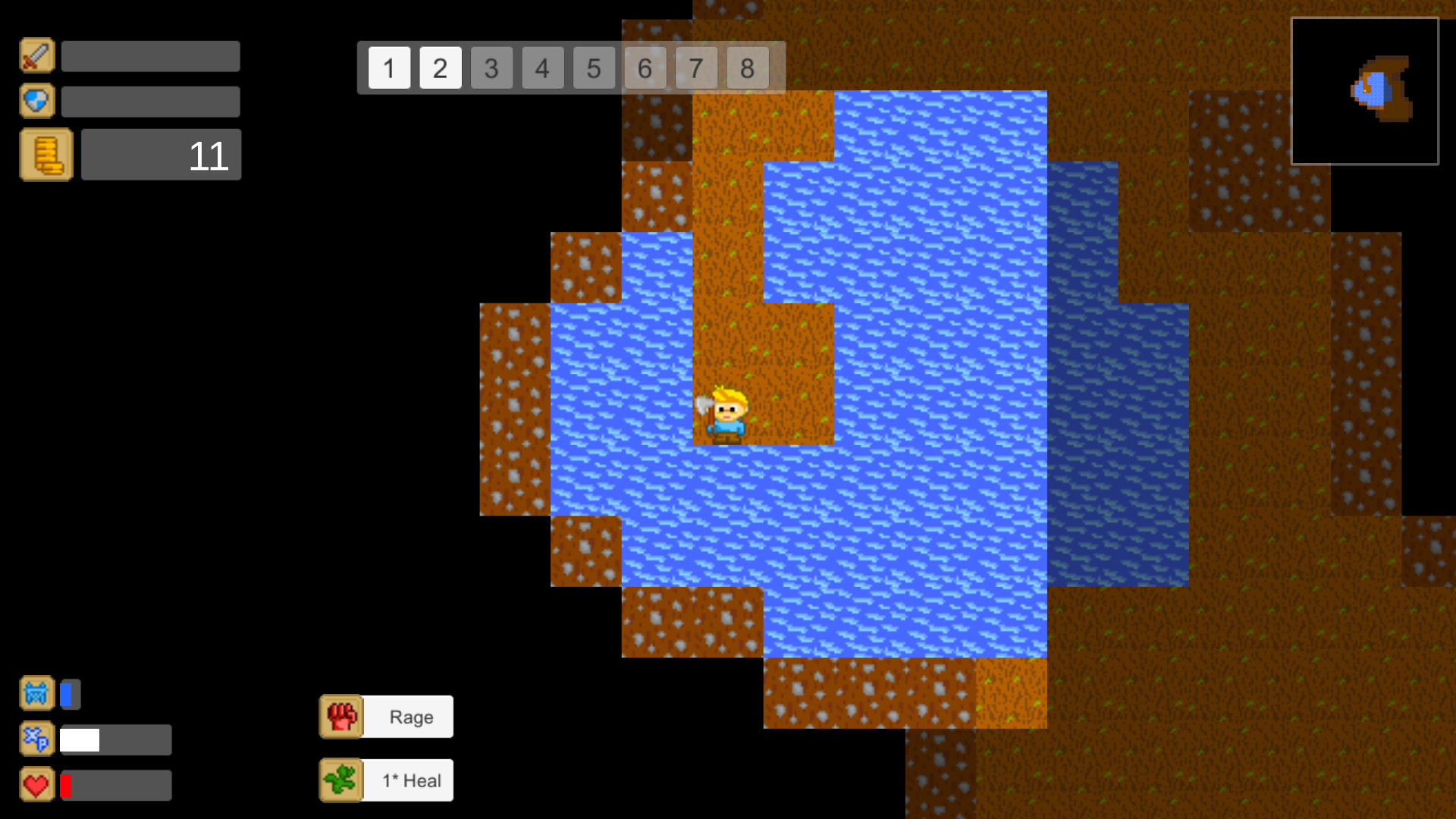Enable hotbar slot 8
Viewport: 1456px width, 819px height.
coord(748,68)
